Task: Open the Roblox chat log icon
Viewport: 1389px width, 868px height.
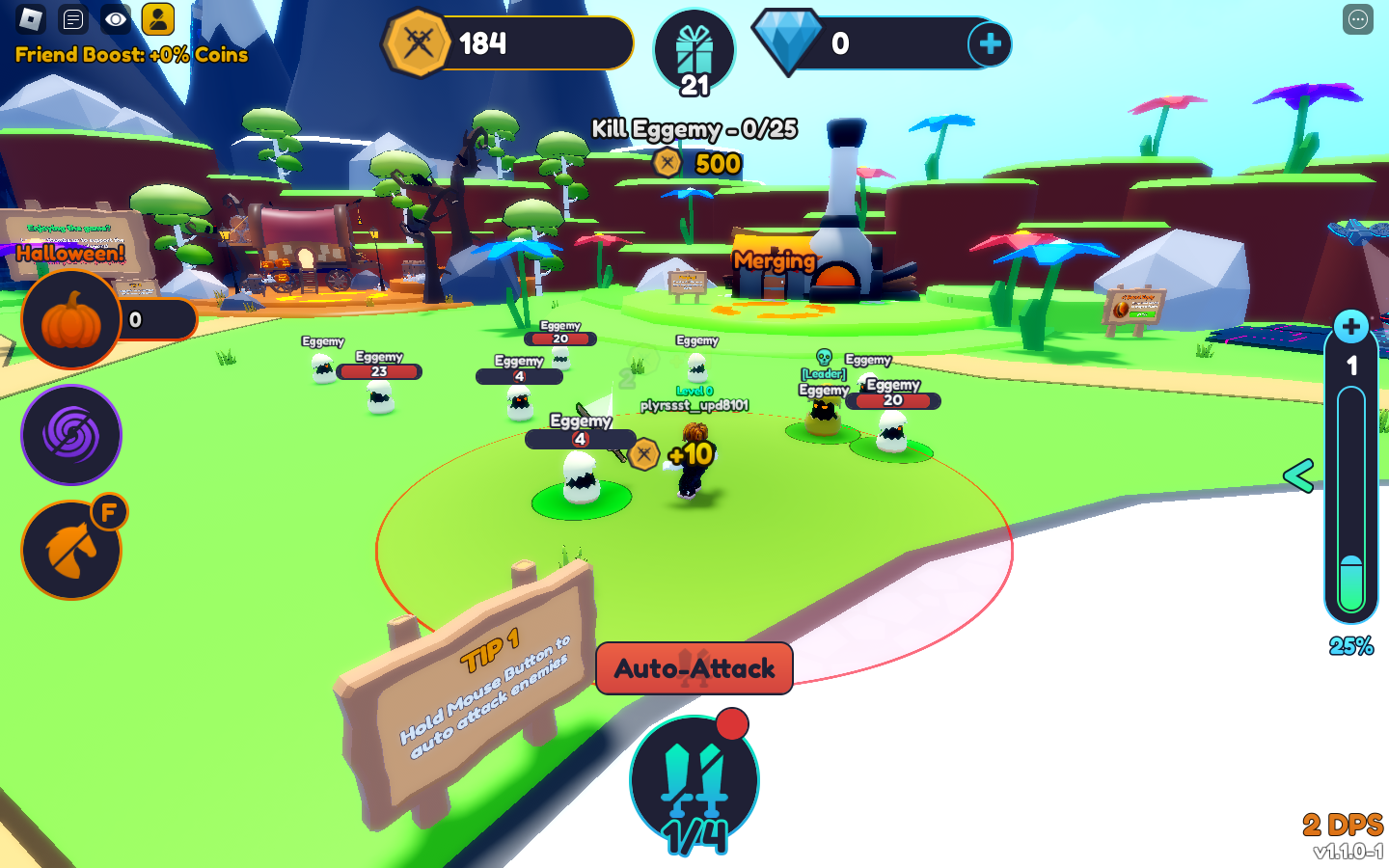Action: (73, 18)
